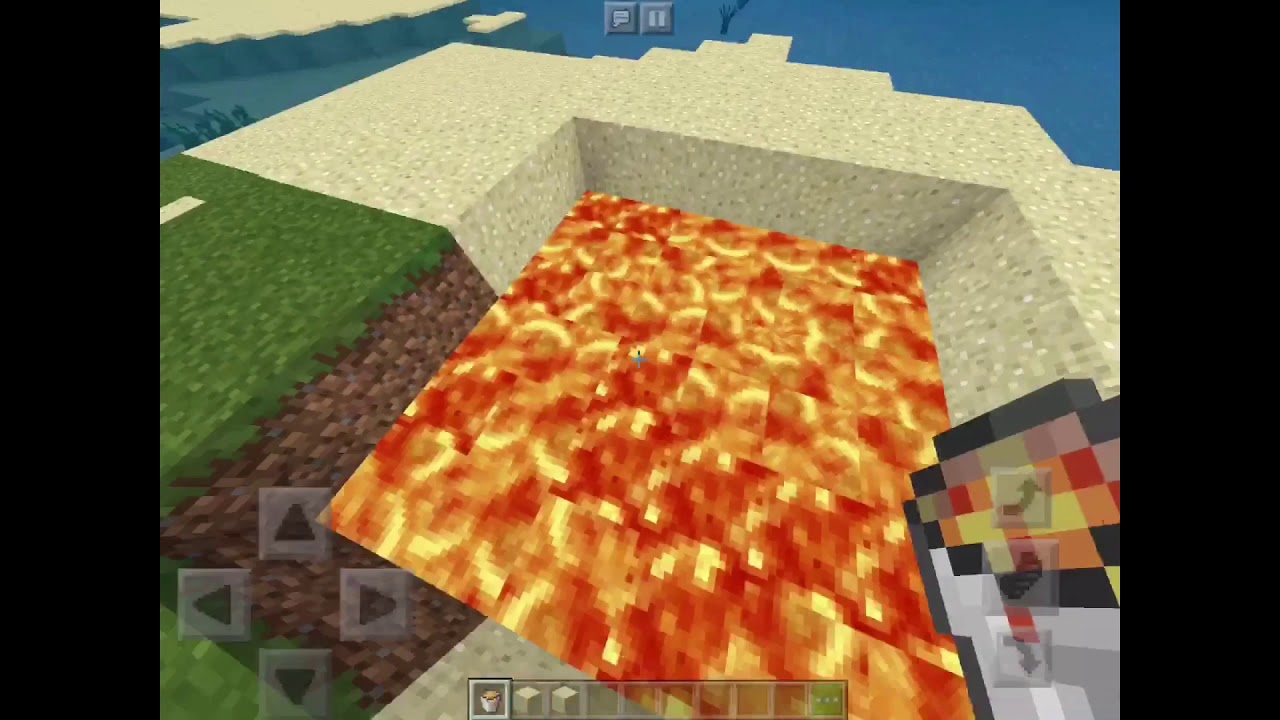1280x720 pixels.
Task: Open the inventory with the "..." hotbar button
Action: [829, 699]
